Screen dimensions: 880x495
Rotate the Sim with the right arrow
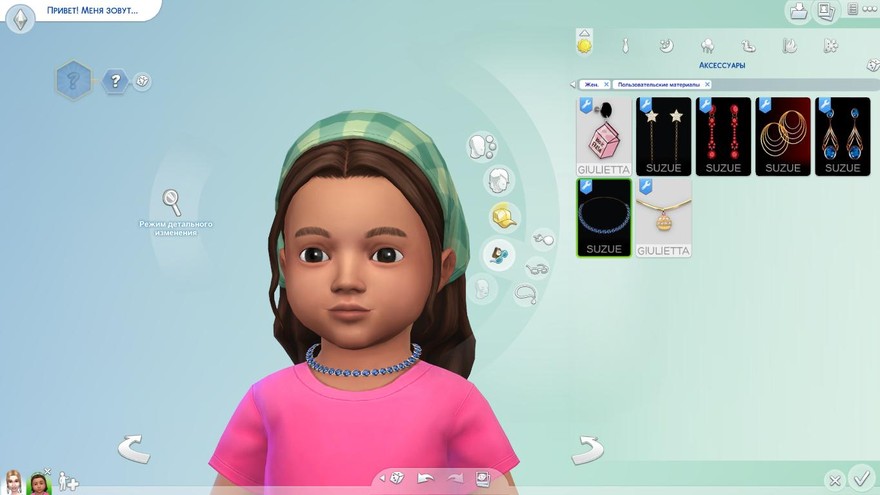587,449
